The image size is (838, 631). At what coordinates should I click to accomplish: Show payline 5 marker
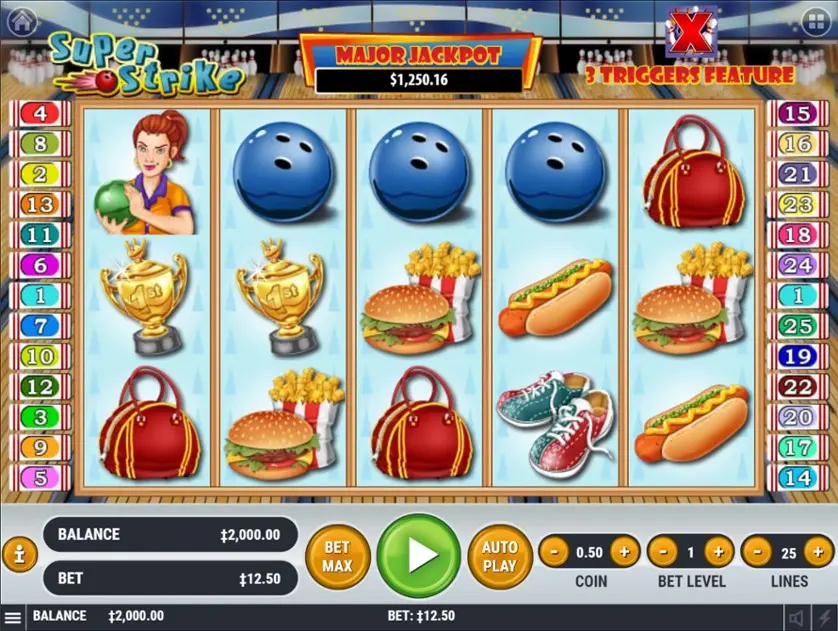point(40,478)
